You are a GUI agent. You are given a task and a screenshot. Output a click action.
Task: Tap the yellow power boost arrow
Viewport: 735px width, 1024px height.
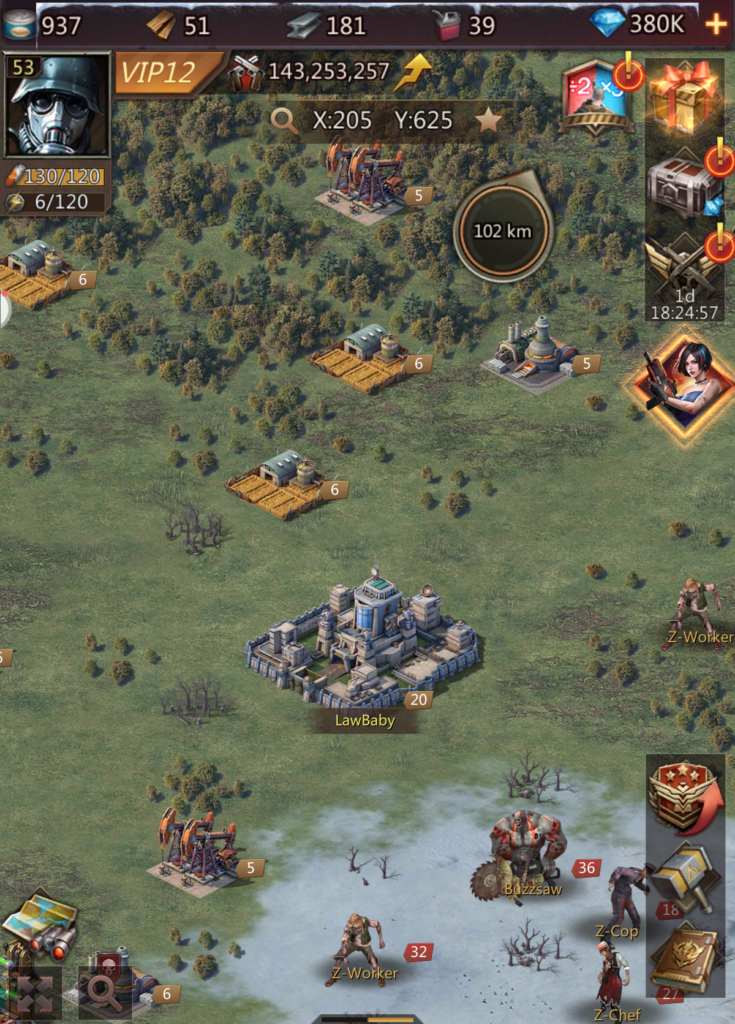[412, 72]
